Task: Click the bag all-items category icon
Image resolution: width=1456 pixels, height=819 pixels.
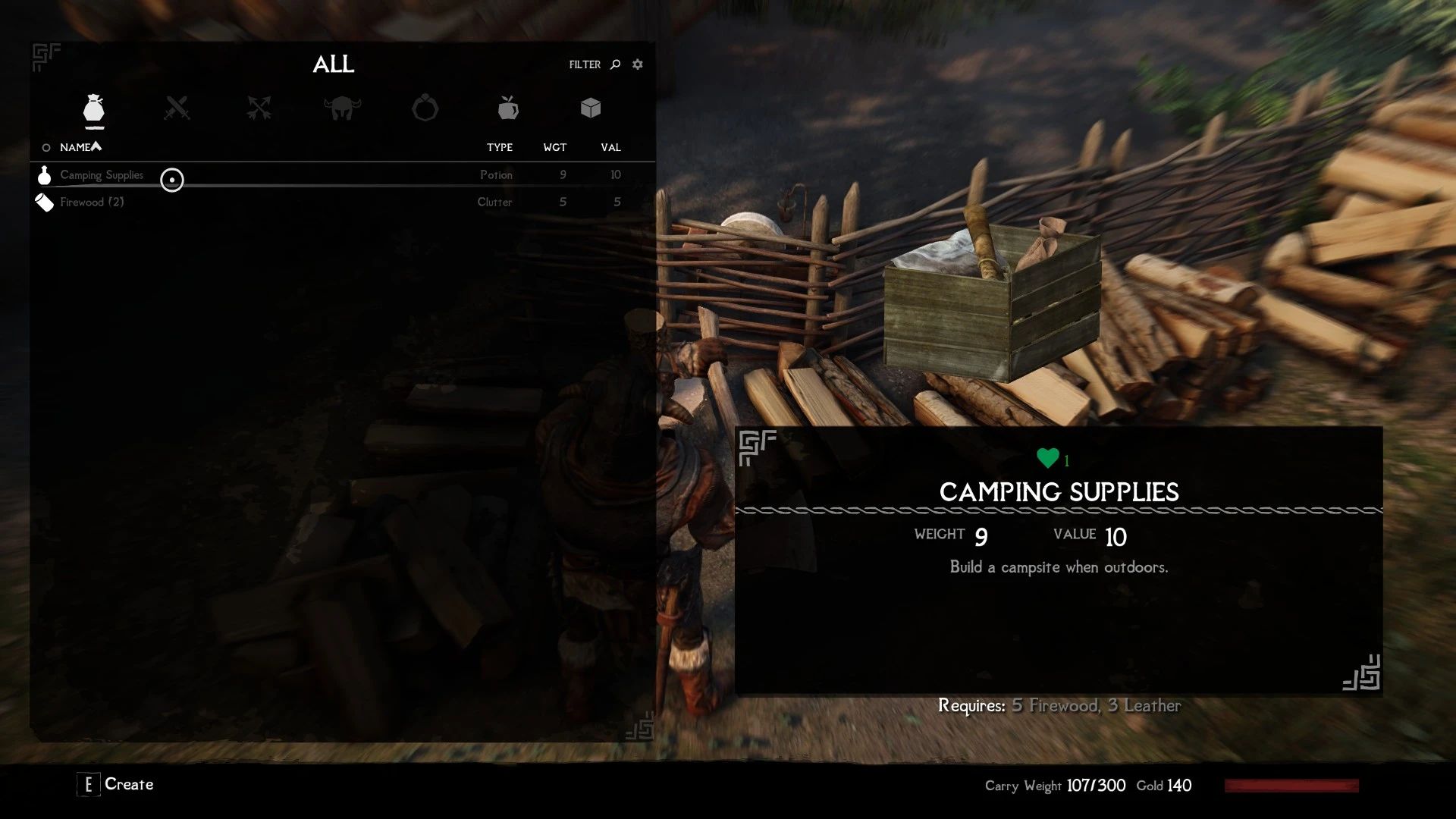Action: (x=94, y=108)
